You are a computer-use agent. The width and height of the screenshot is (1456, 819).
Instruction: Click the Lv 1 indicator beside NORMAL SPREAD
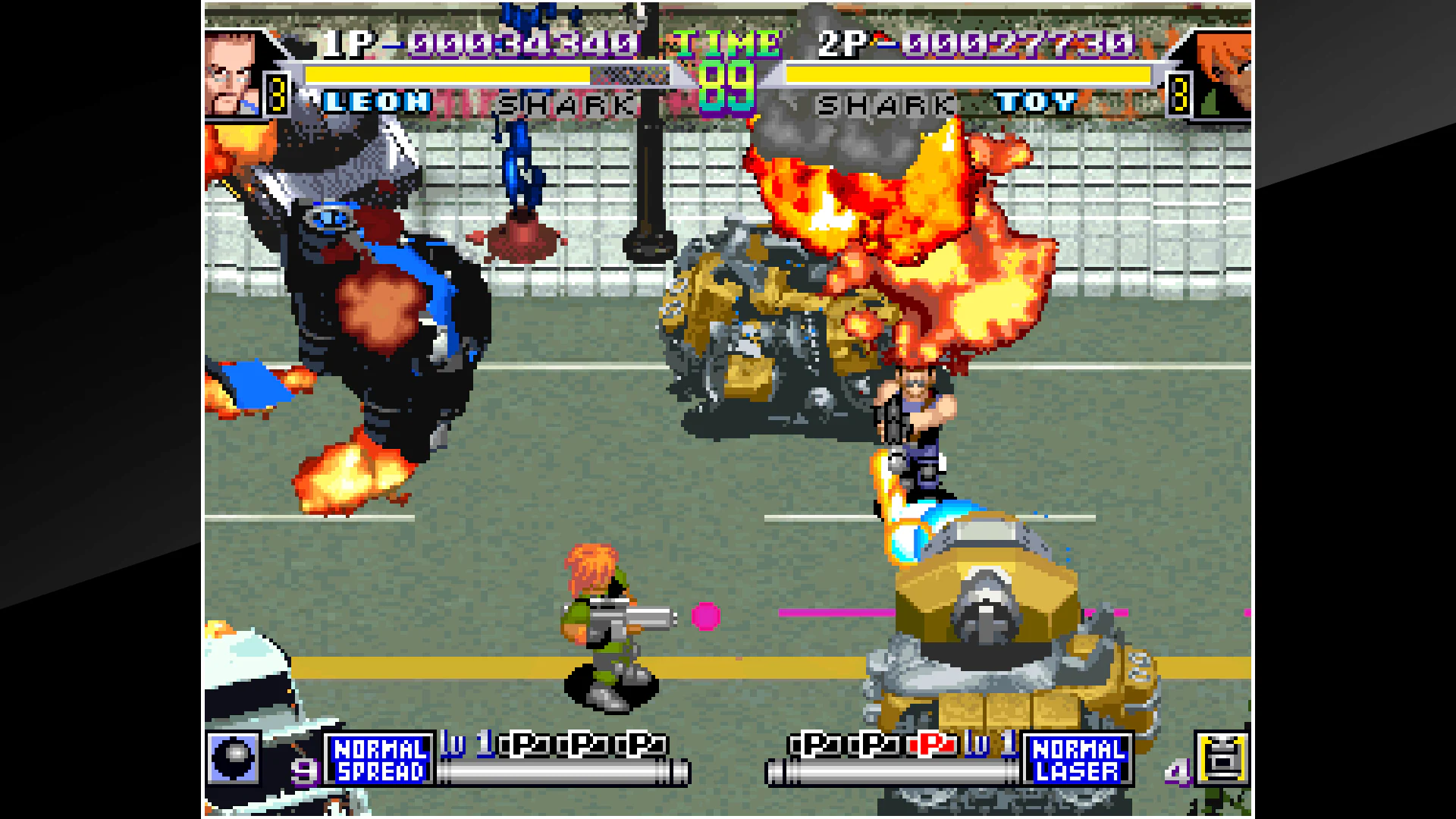tap(466, 745)
